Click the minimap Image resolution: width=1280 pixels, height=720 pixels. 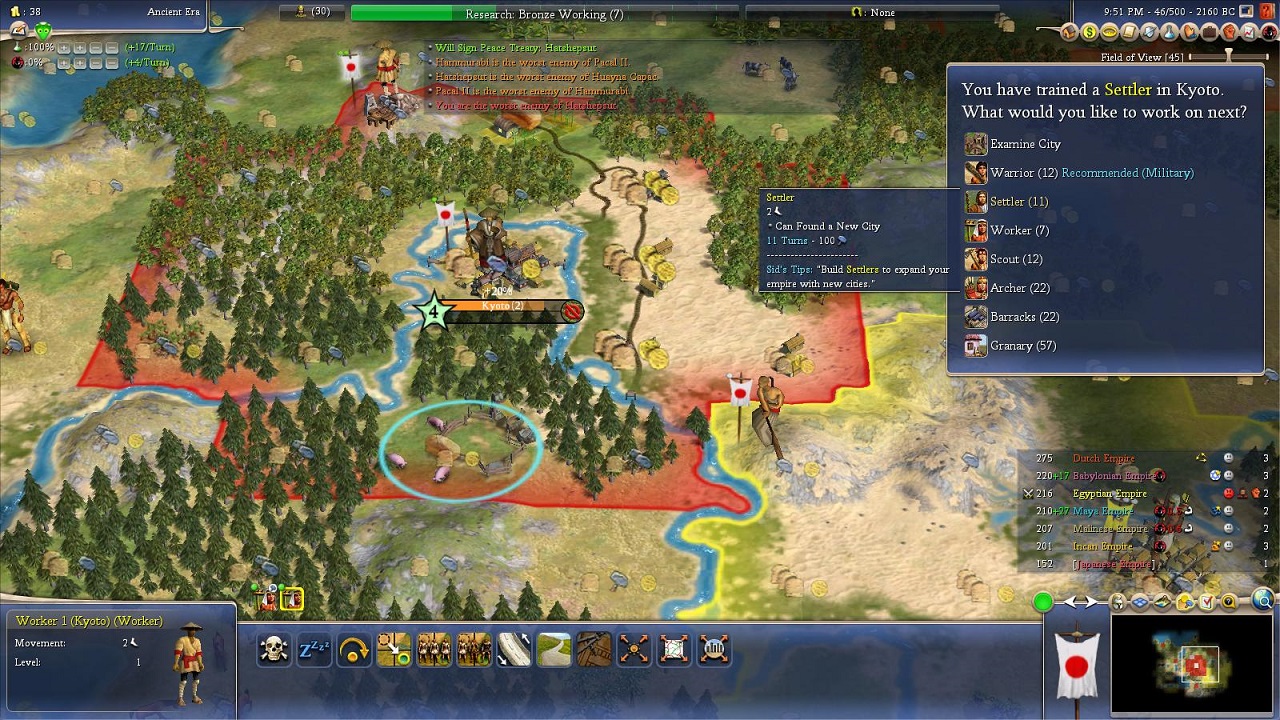(x=1191, y=664)
